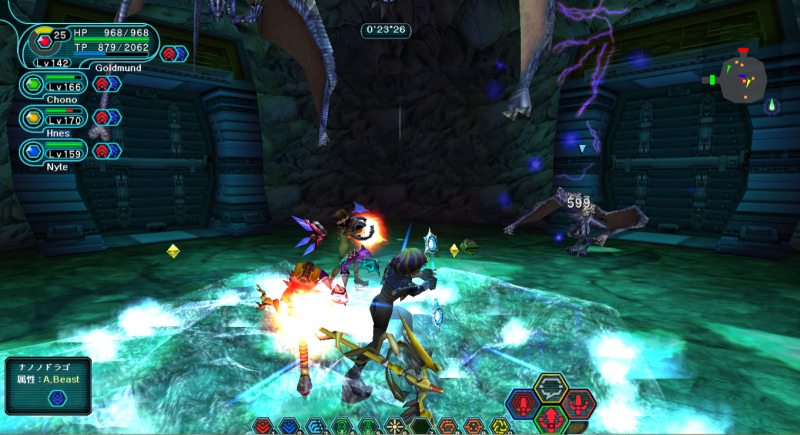The width and height of the screenshot is (800, 435).
Task: Use the yellow circular-arrows quick-slot icon
Action: (x=500, y=426)
